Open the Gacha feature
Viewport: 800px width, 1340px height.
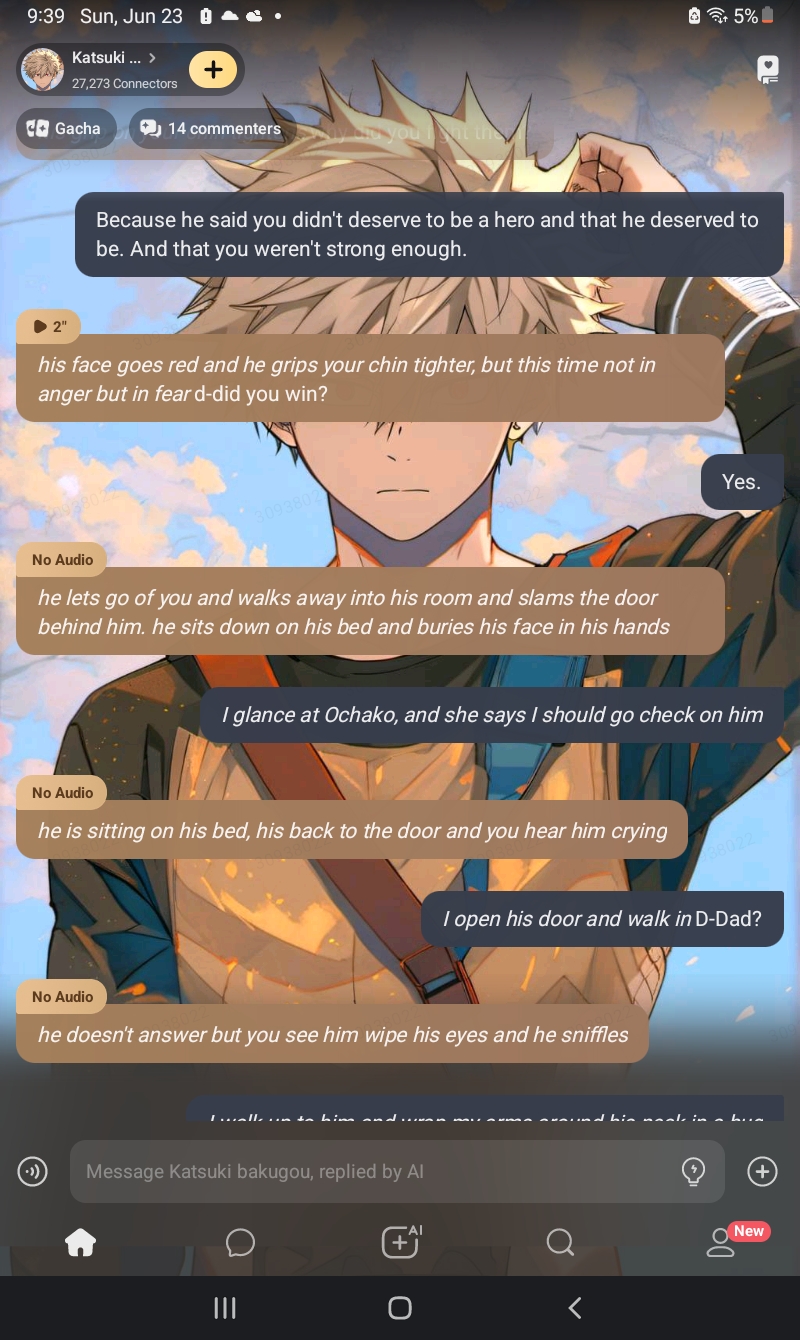click(x=64, y=128)
